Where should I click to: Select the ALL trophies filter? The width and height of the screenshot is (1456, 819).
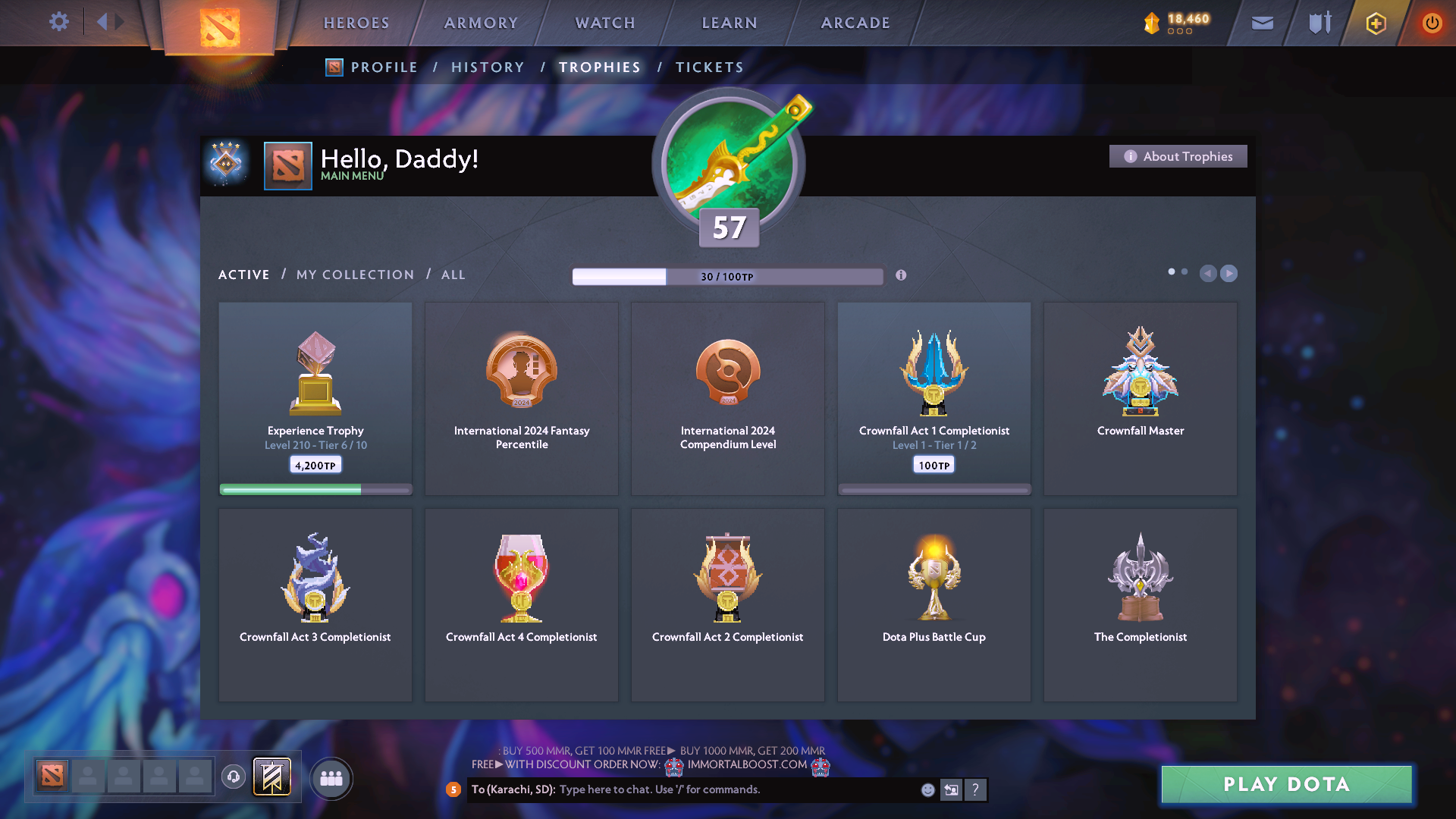[453, 275]
